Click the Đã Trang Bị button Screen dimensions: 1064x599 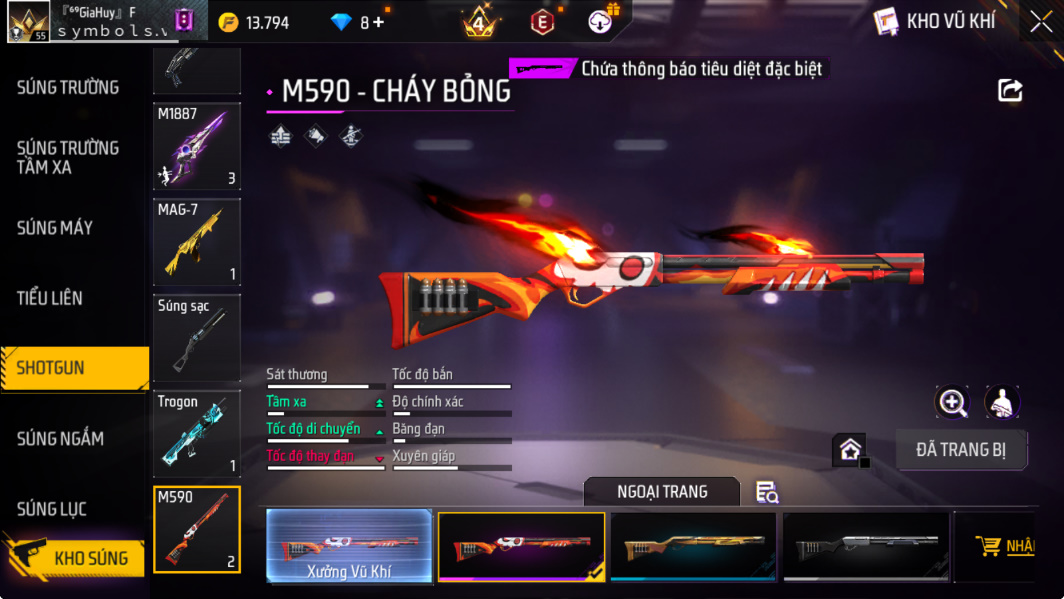coord(961,450)
